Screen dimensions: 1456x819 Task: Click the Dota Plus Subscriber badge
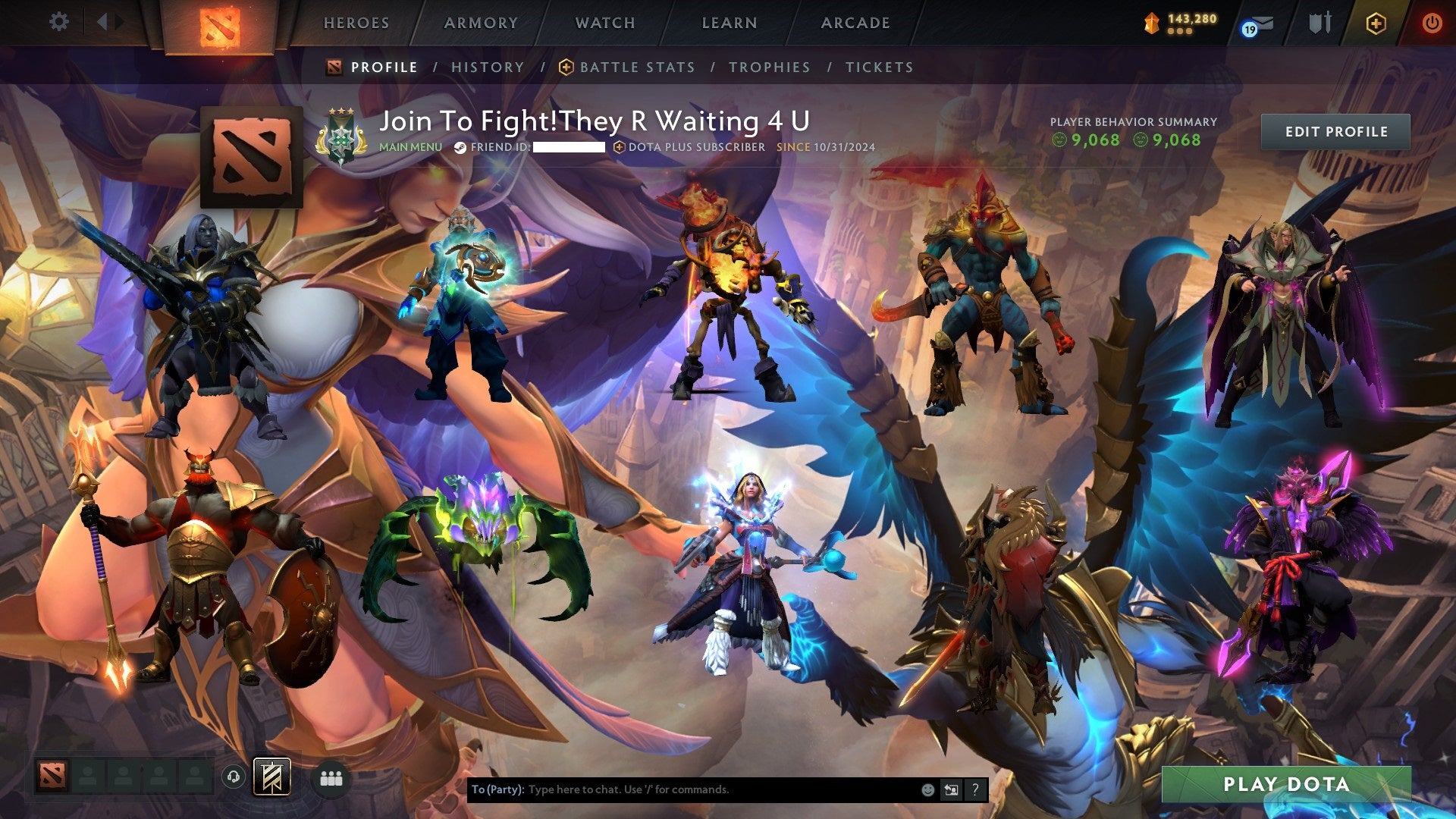692,148
